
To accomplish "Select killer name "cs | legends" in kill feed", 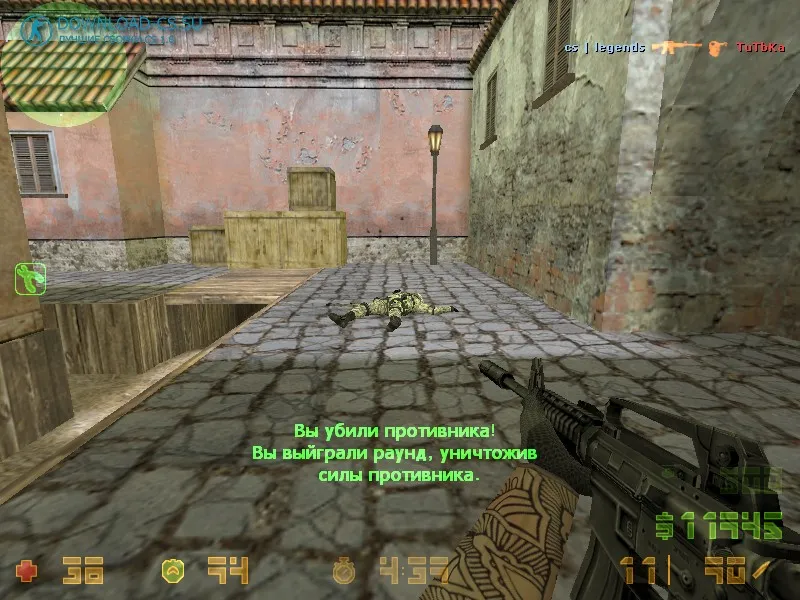I will (x=602, y=47).
